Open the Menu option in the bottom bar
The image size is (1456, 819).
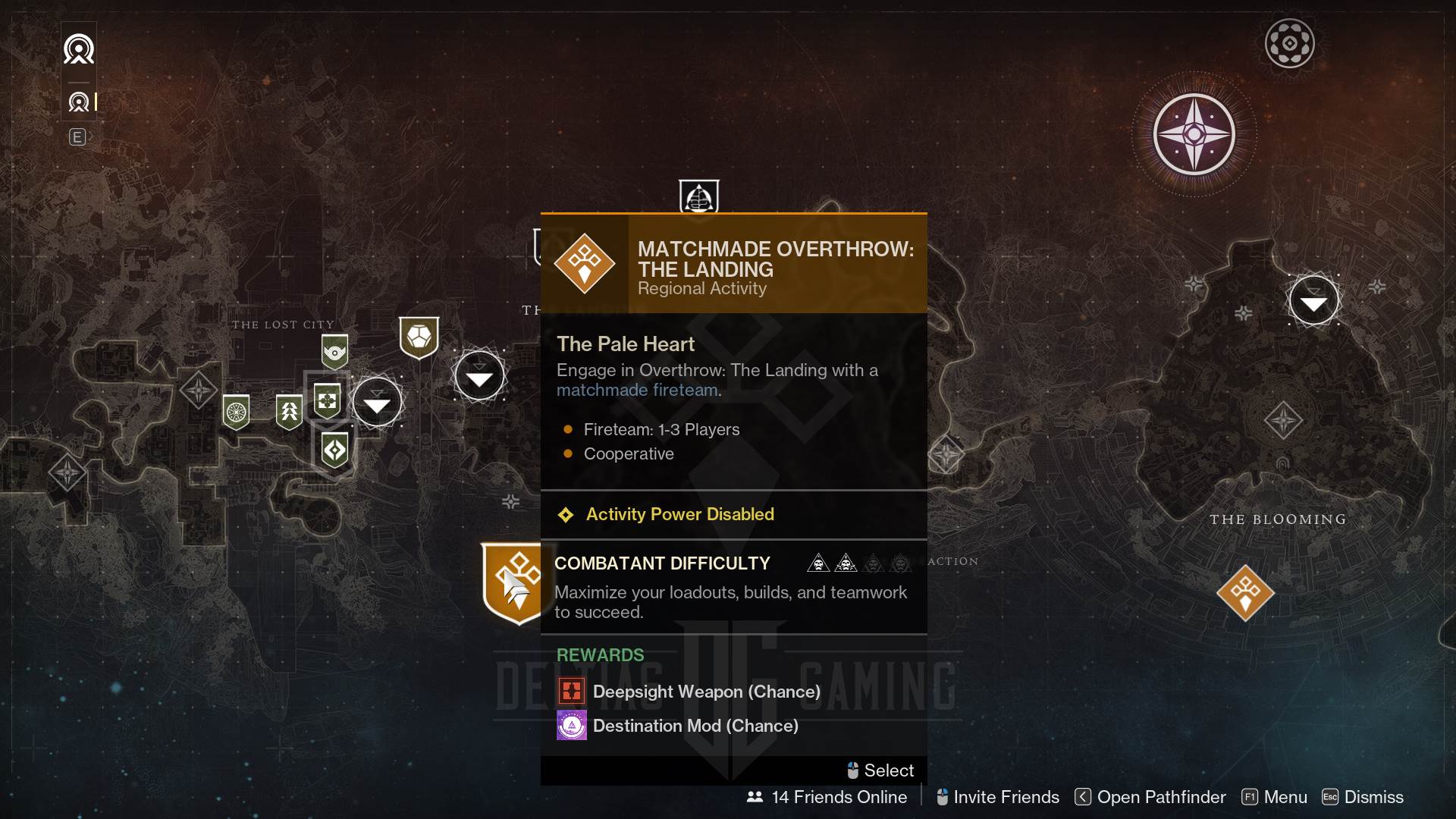tap(1275, 797)
